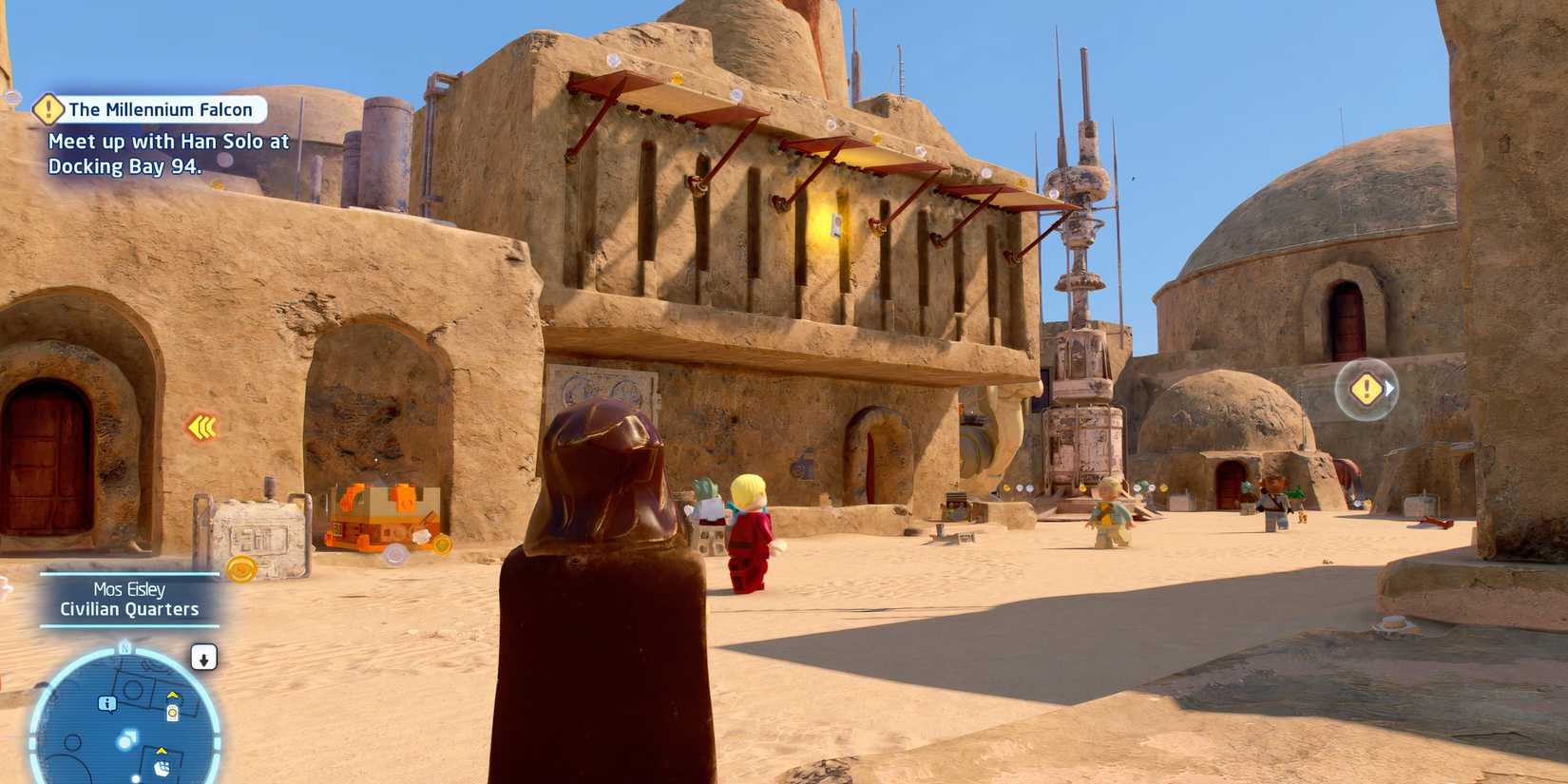Click the white player position dot on the minimap

[124, 743]
